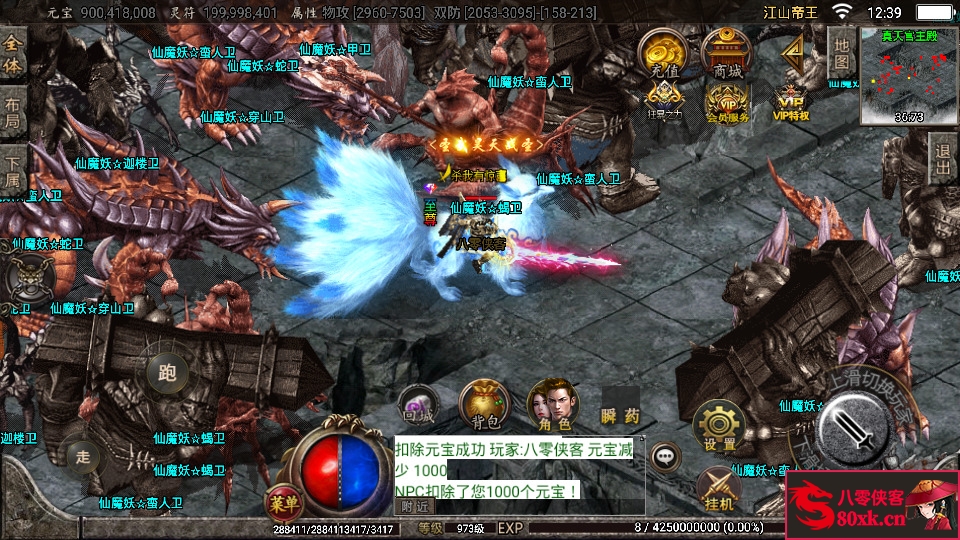The height and width of the screenshot is (540, 960).
Task: Open the 地图 map button
Action: pyautogui.click(x=842, y=50)
